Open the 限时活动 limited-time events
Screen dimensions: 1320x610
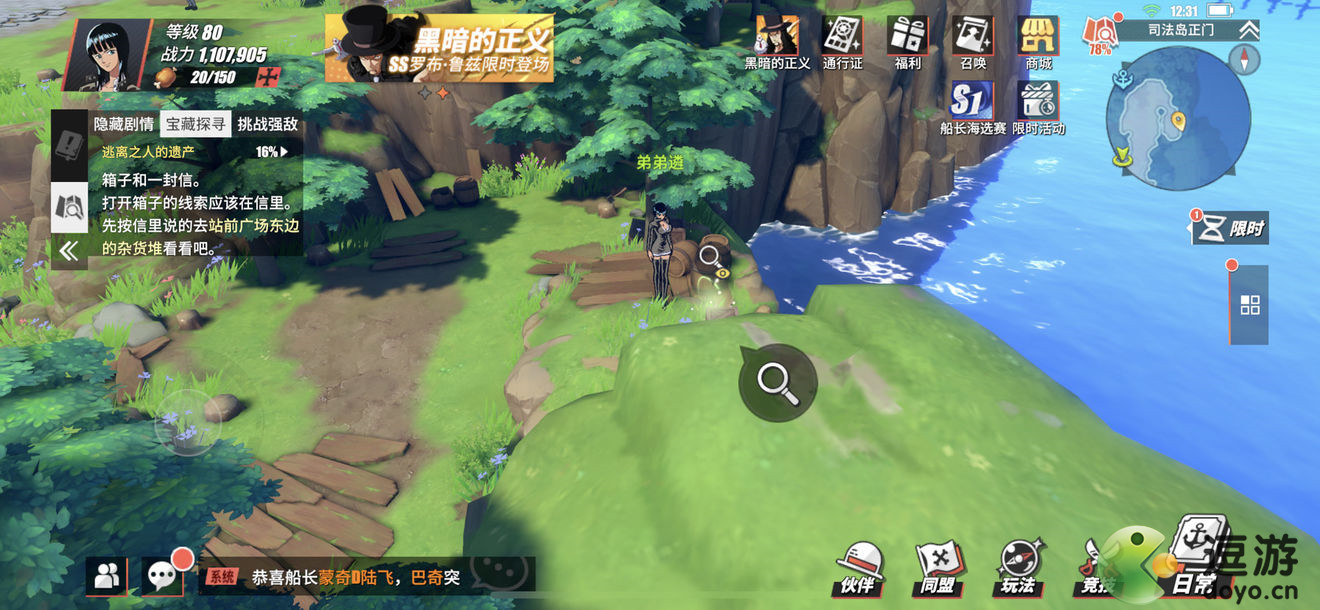(x=1038, y=107)
